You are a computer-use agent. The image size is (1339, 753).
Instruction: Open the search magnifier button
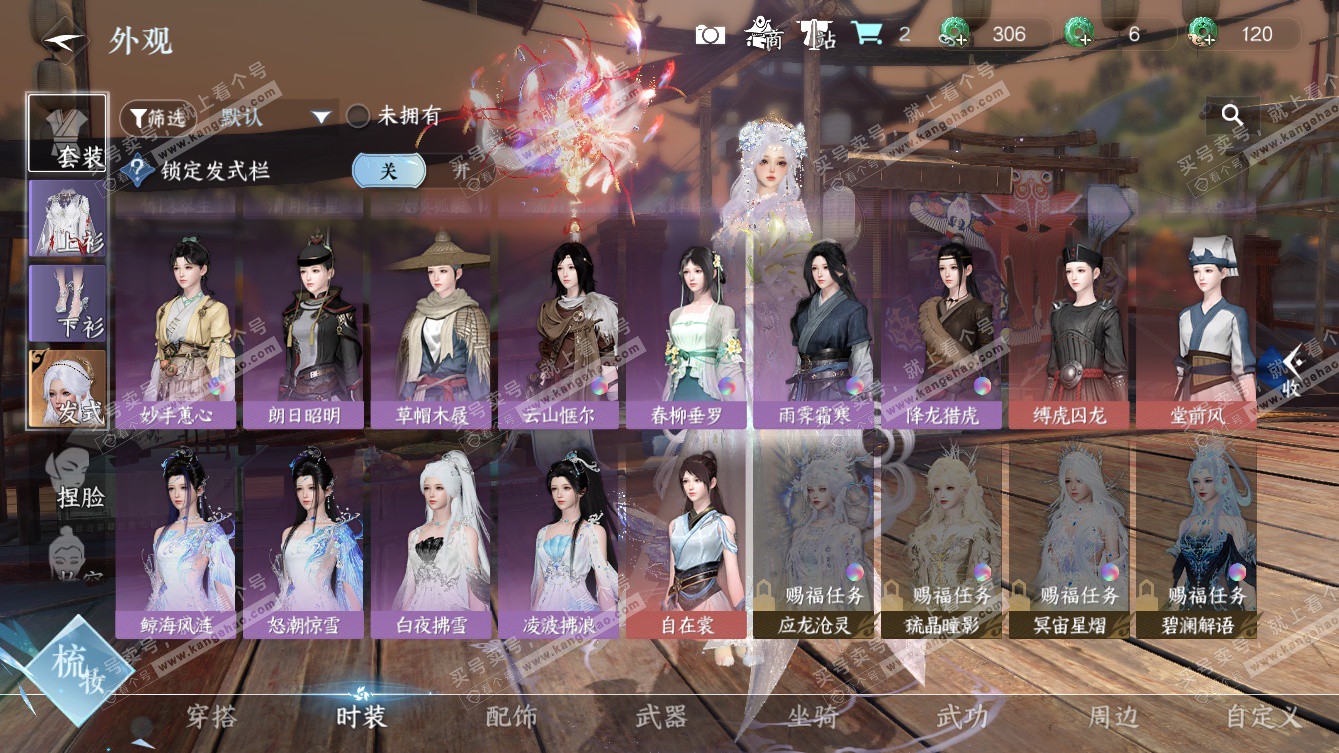1232,116
